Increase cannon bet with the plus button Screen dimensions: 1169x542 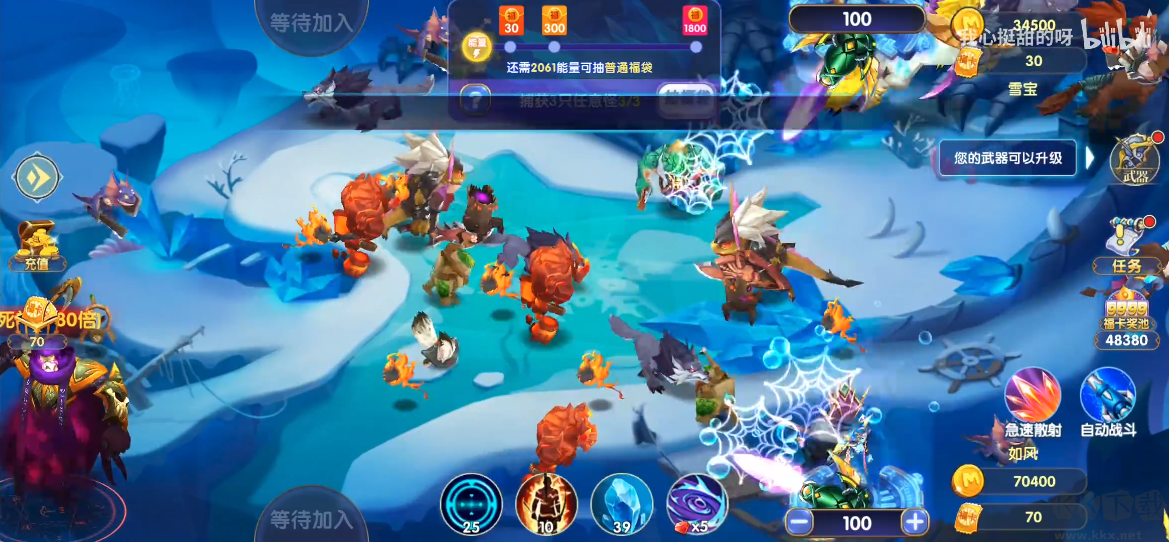(914, 522)
